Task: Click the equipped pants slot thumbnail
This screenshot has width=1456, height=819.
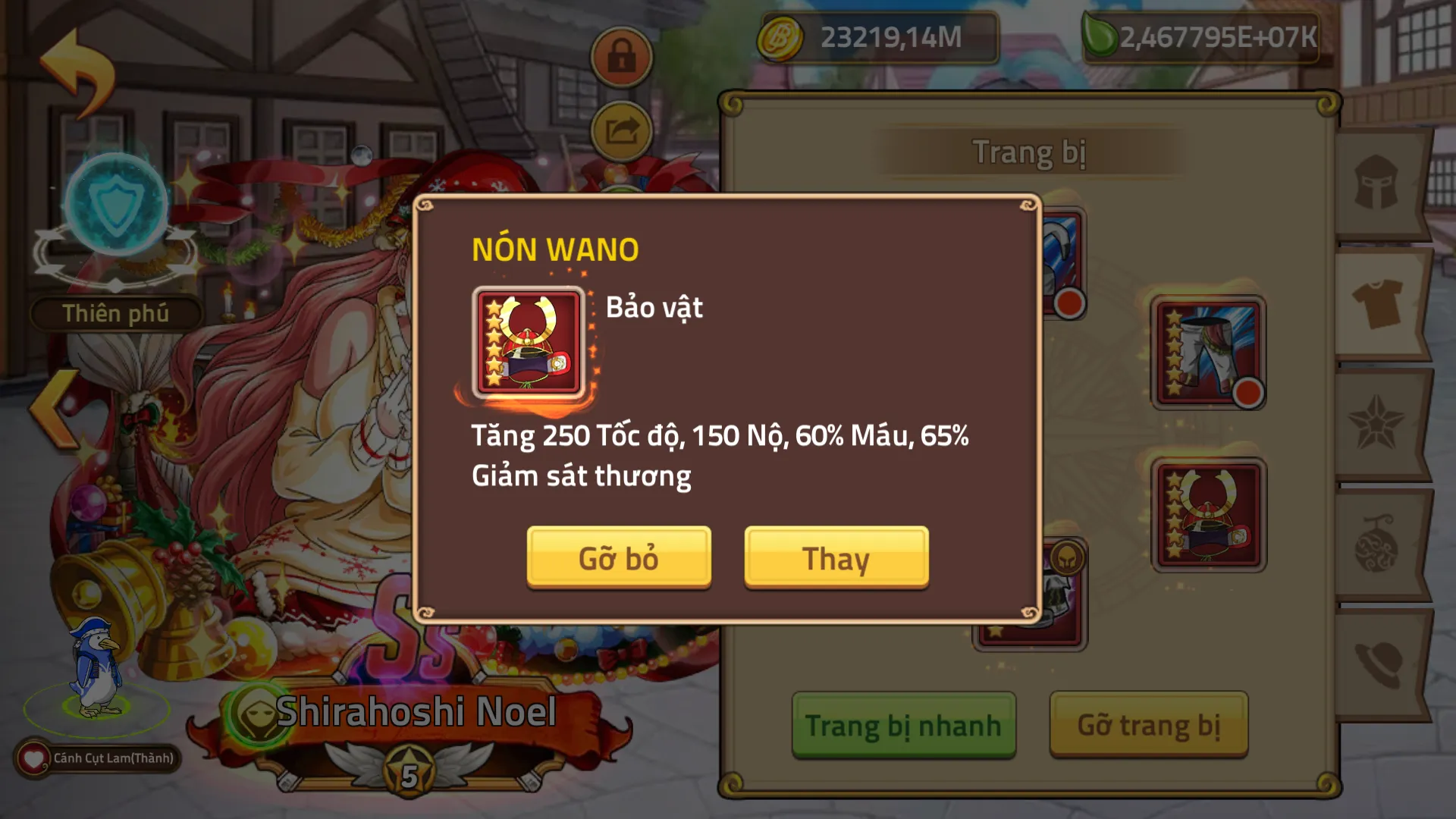Action: point(1208,353)
